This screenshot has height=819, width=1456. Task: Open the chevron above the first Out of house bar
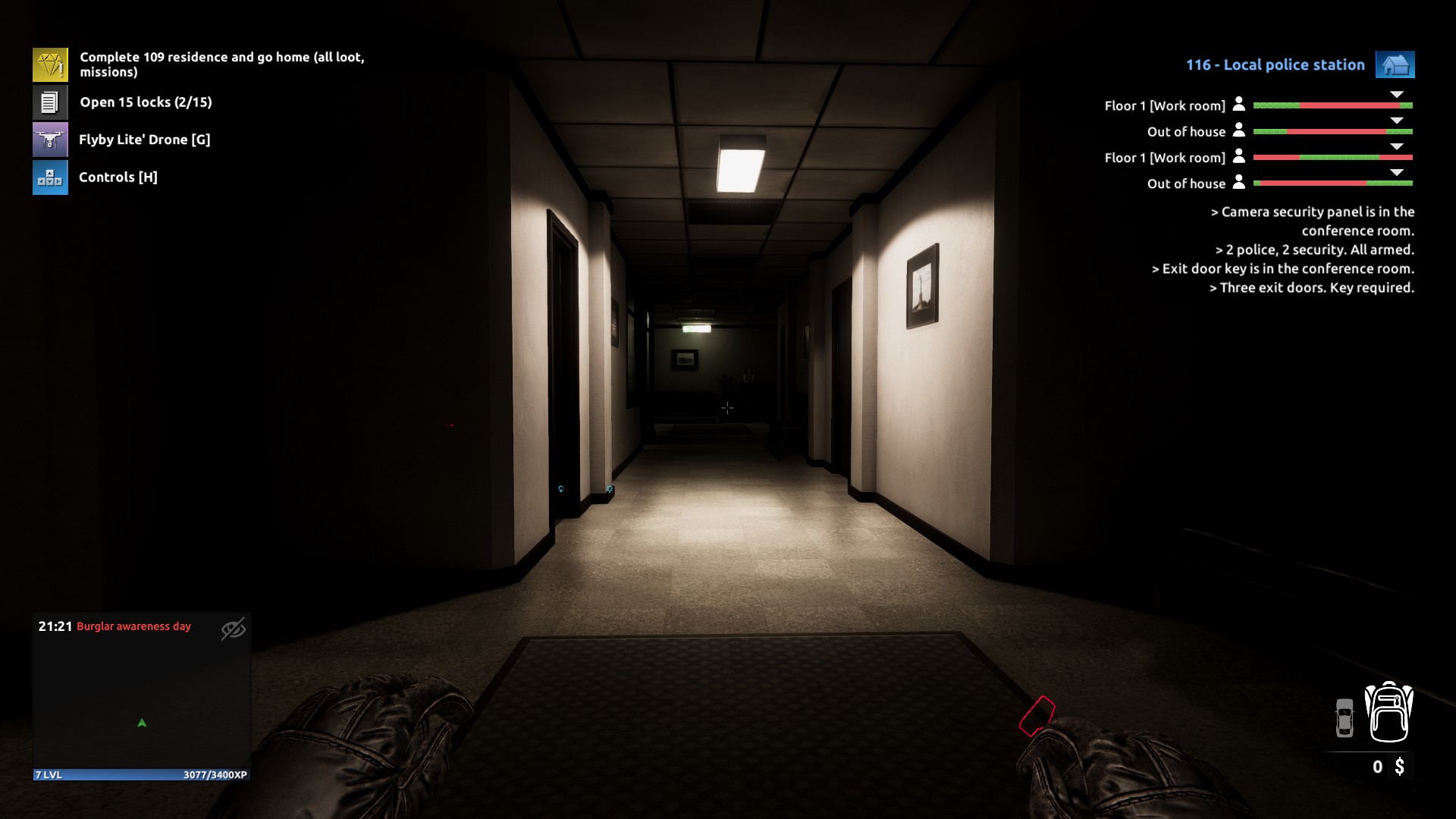(1395, 120)
